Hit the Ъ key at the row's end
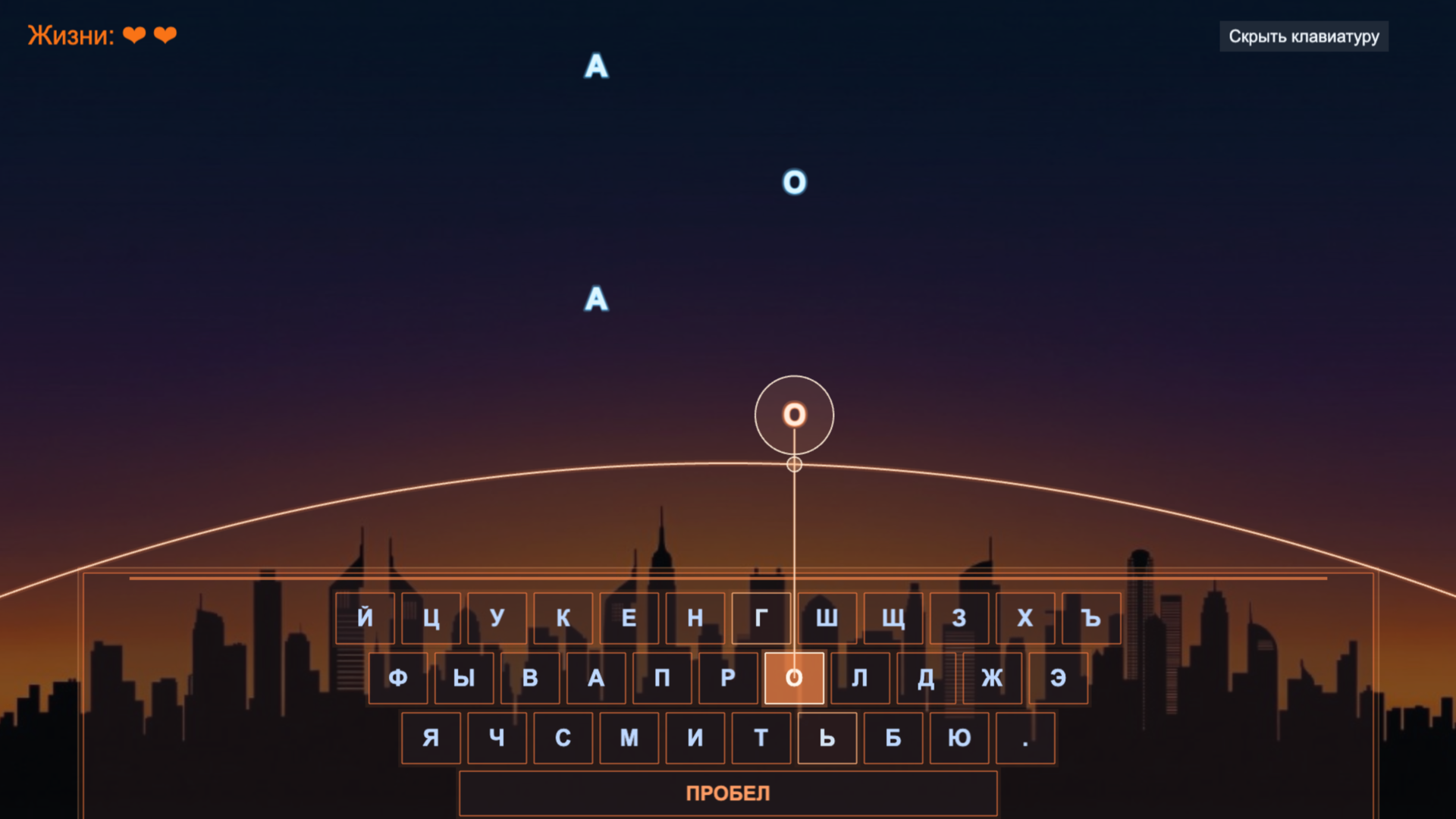 point(1090,617)
